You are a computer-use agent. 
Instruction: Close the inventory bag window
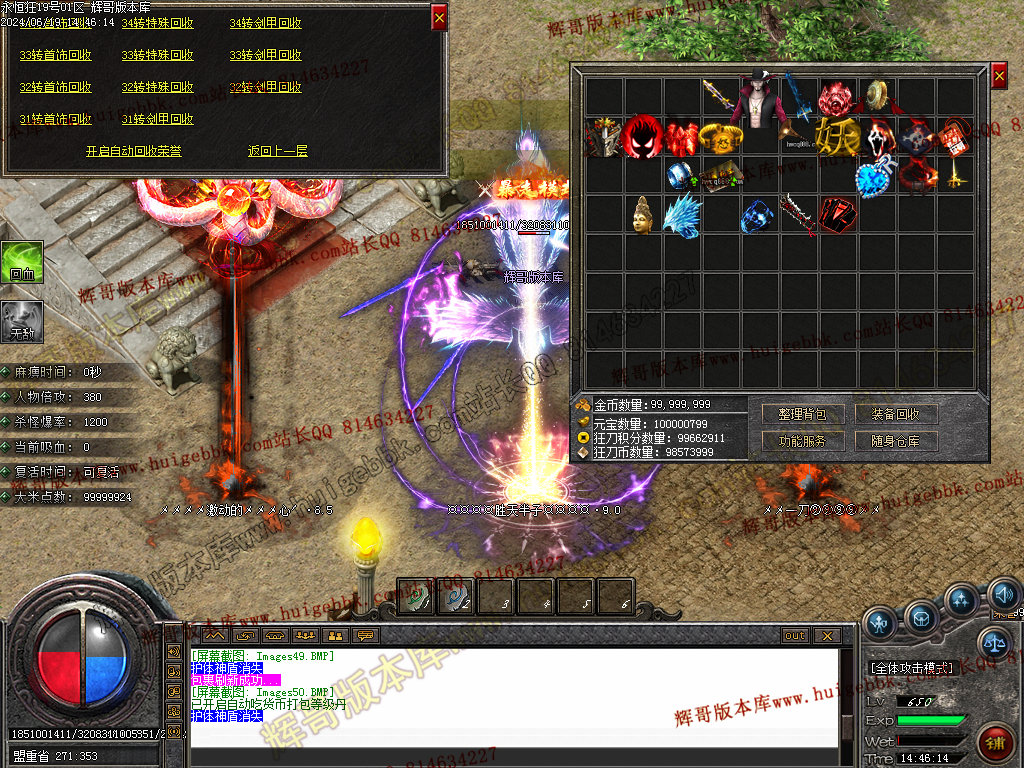[x=999, y=75]
